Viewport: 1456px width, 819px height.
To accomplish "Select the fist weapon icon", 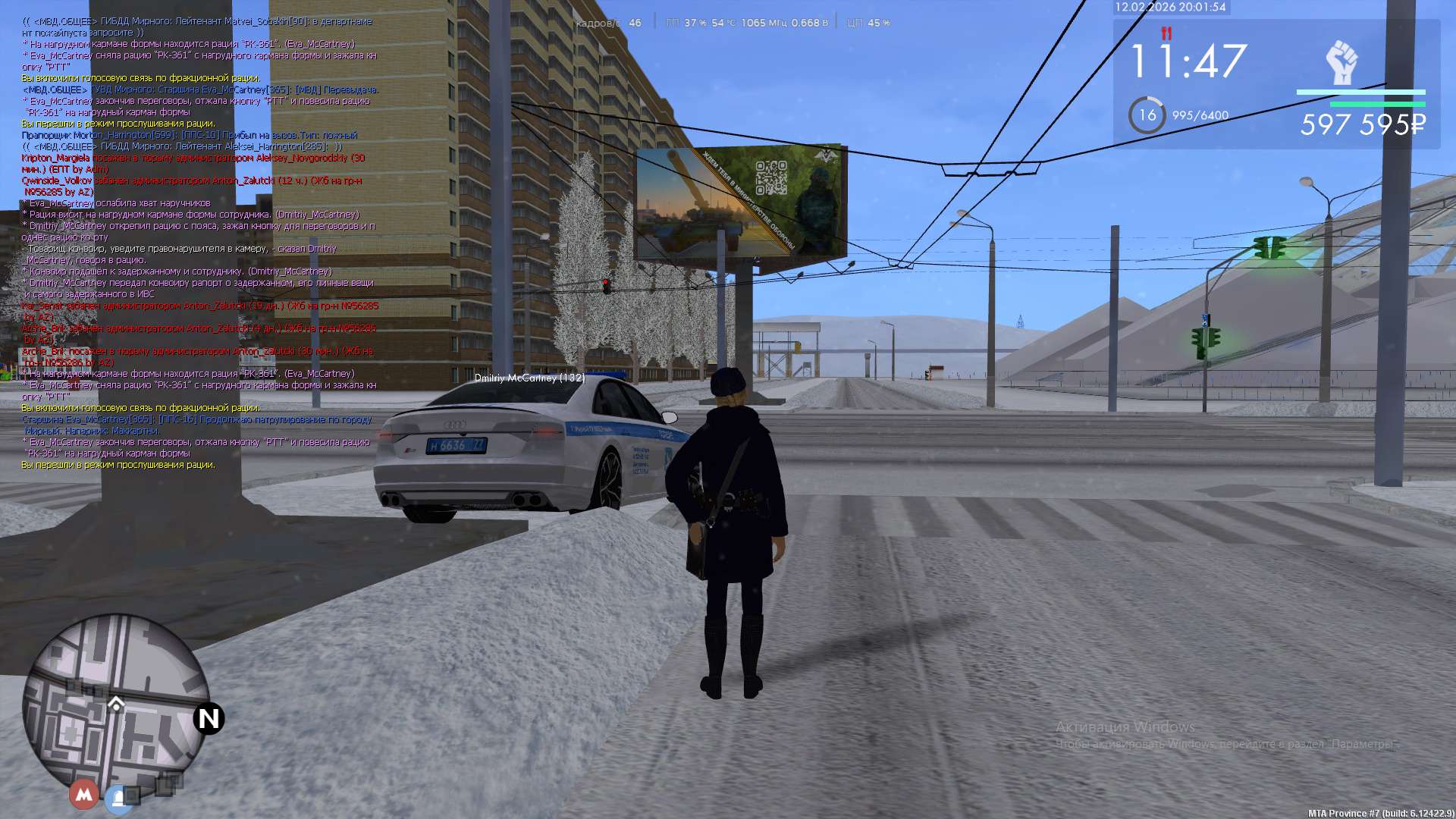I will (1341, 62).
